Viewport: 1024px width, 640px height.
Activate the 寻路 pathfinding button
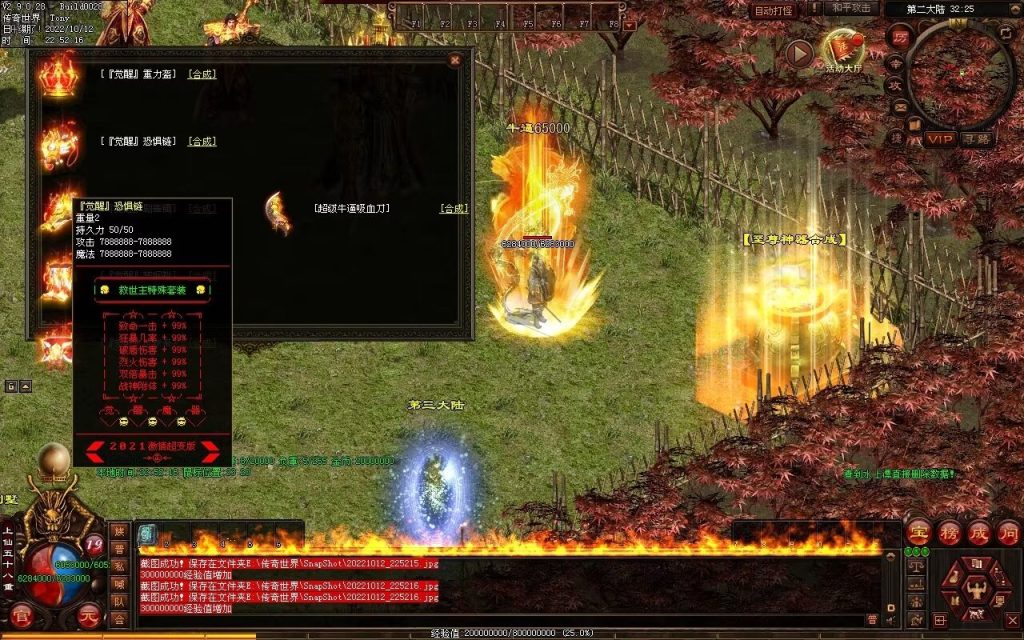pos(976,139)
